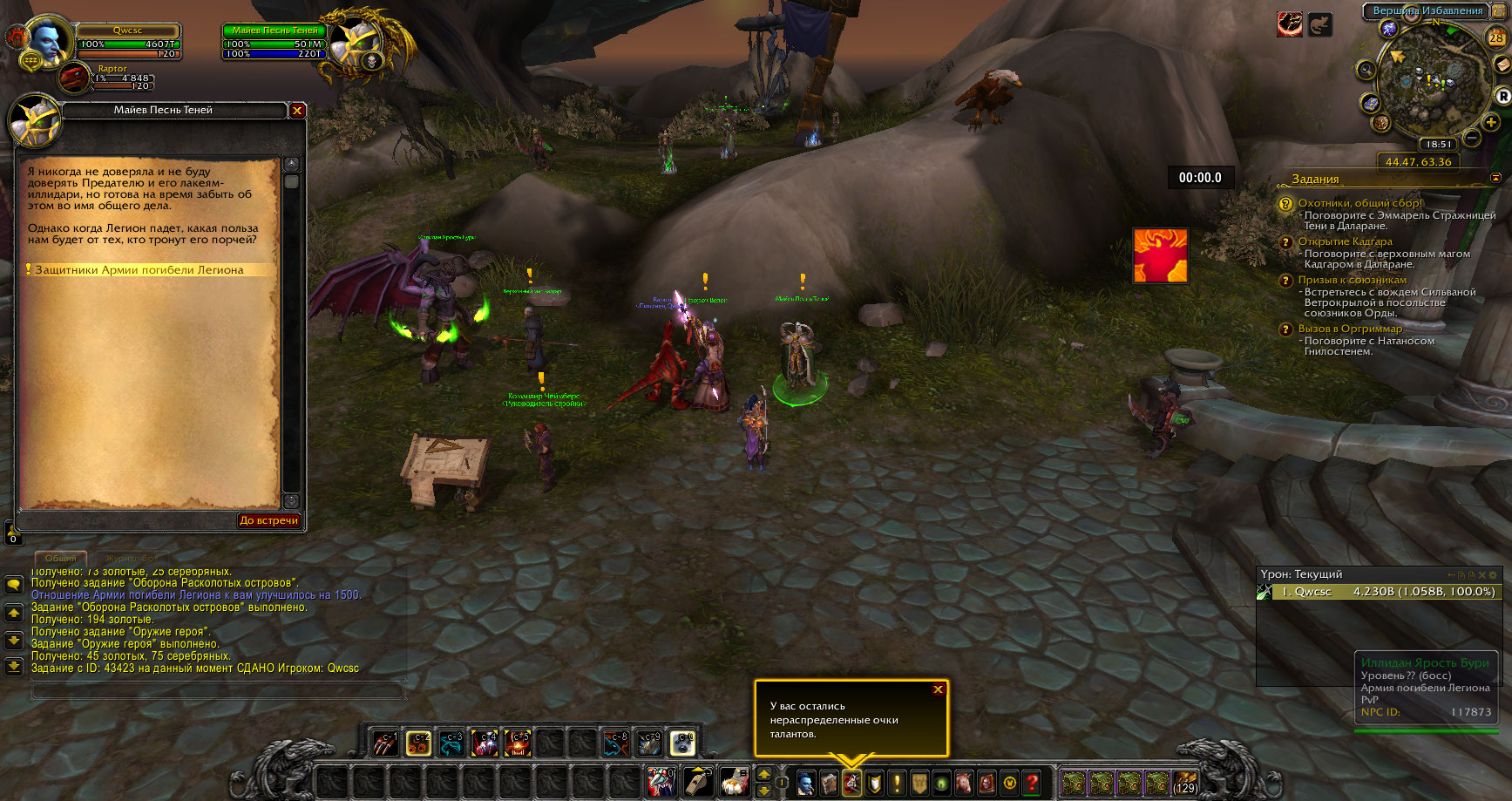Zoom out the minimap with minus button
The image size is (1512, 801).
click(1472, 138)
